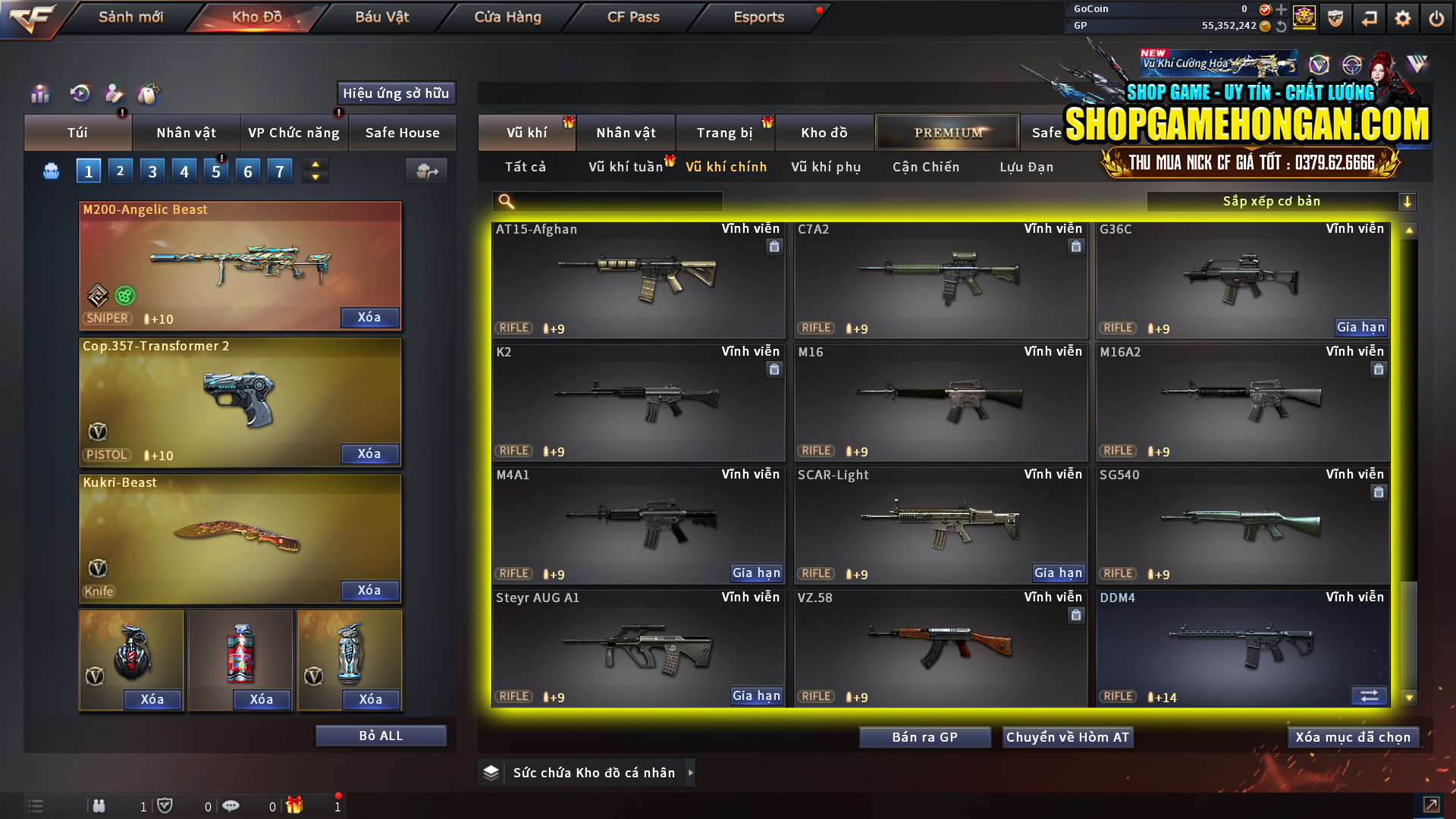This screenshot has height=819, width=1456.
Task: Switch to bag slot 7
Action: (x=279, y=171)
